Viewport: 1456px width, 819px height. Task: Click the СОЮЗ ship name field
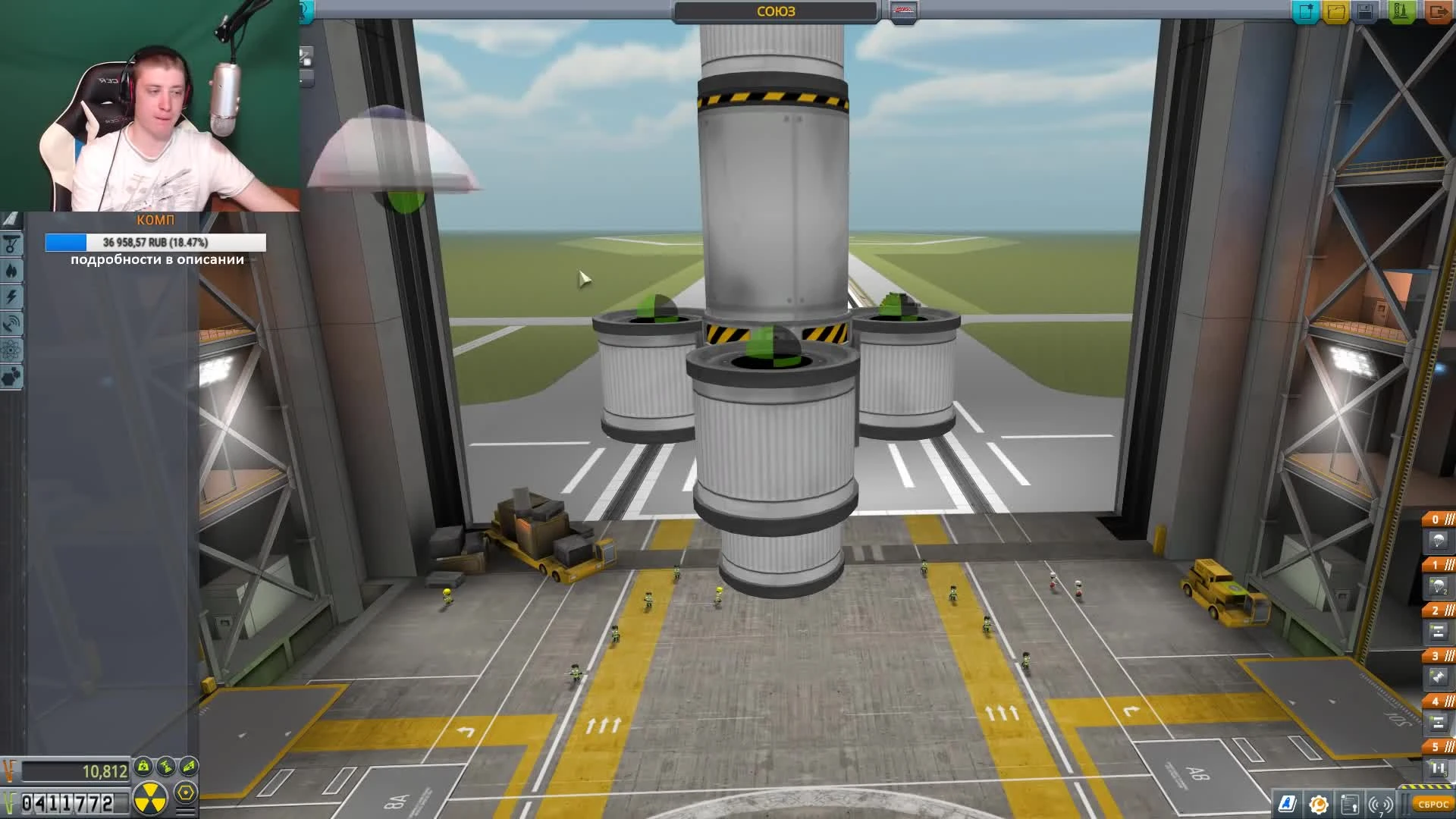click(773, 11)
